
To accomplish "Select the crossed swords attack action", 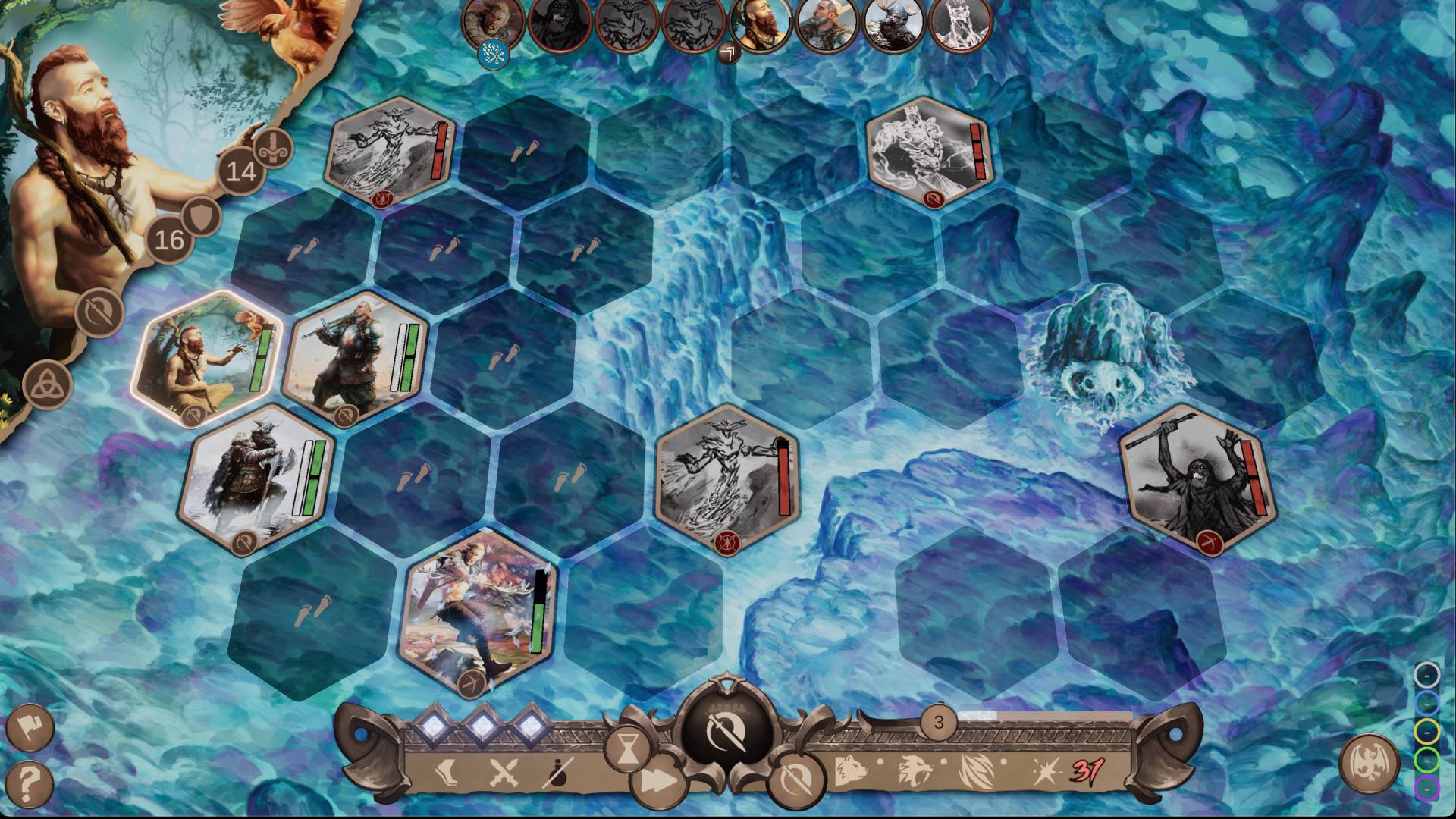I will click(x=502, y=773).
